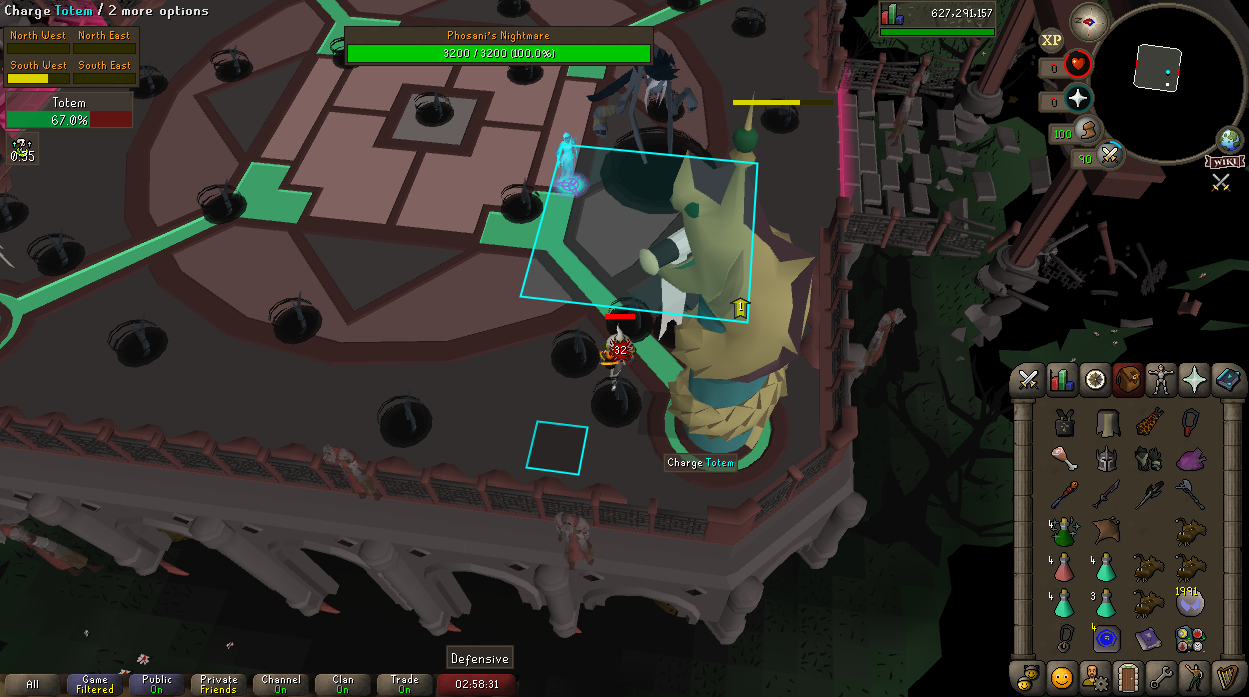Click the Wiki lookup banner
This screenshot has width=1249, height=697.
point(1225,162)
